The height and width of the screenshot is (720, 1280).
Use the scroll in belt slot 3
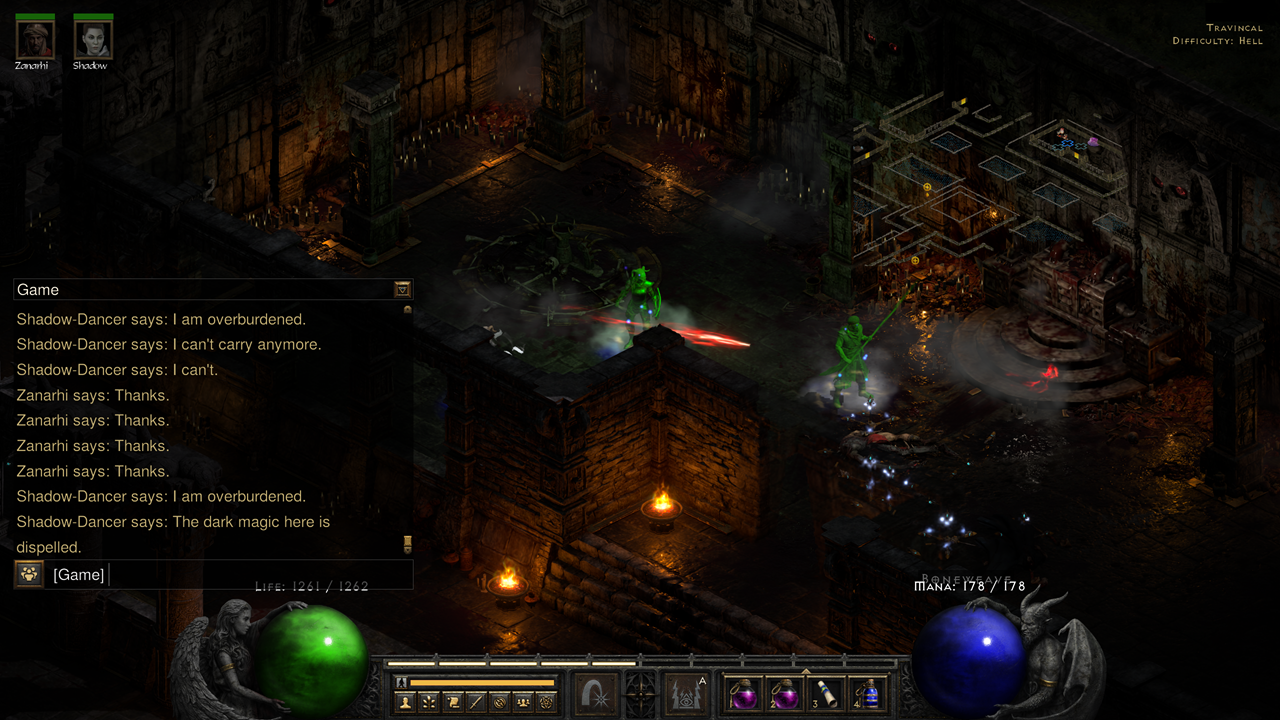pos(827,694)
